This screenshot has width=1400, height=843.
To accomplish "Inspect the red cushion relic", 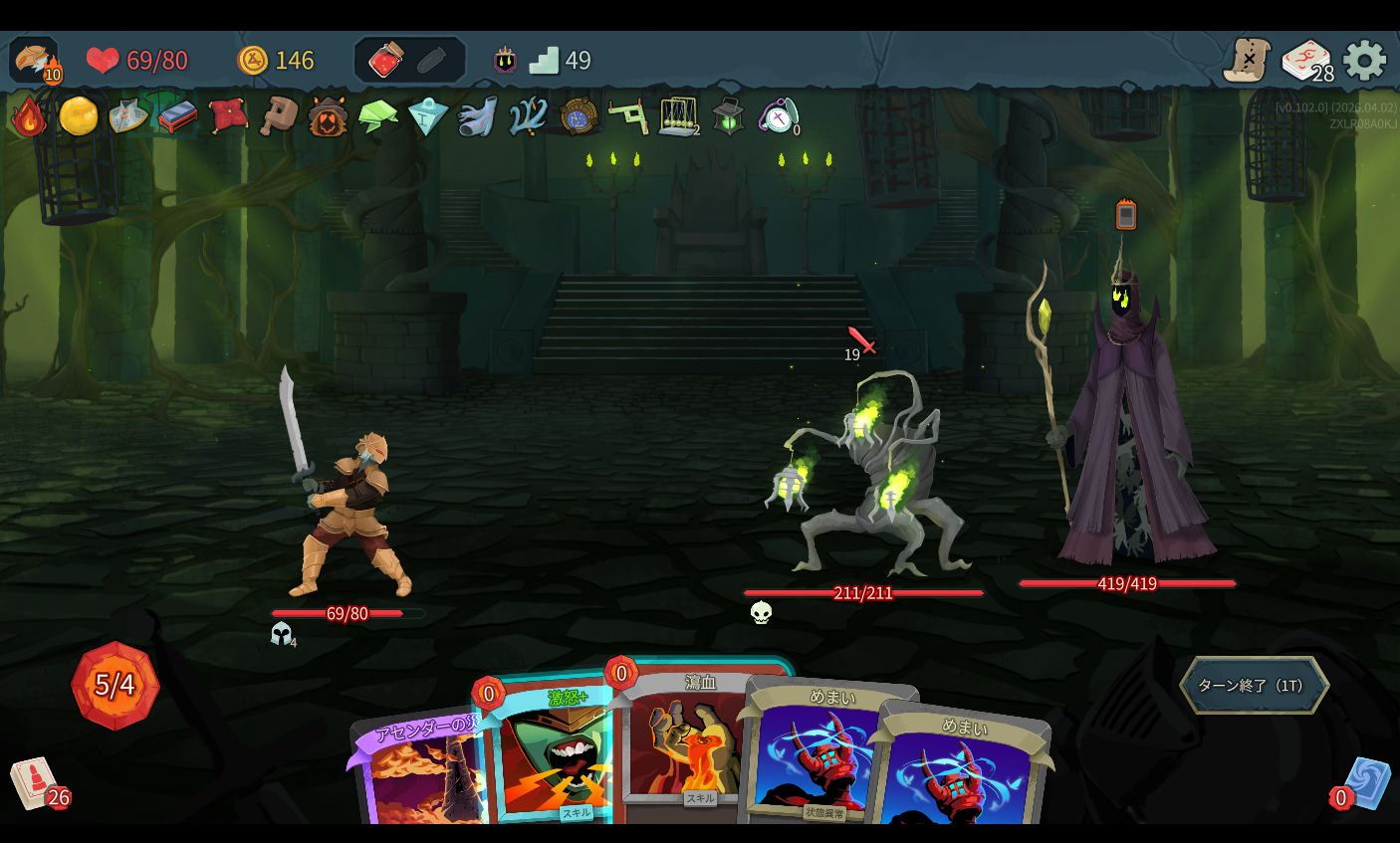I will tap(228, 115).
